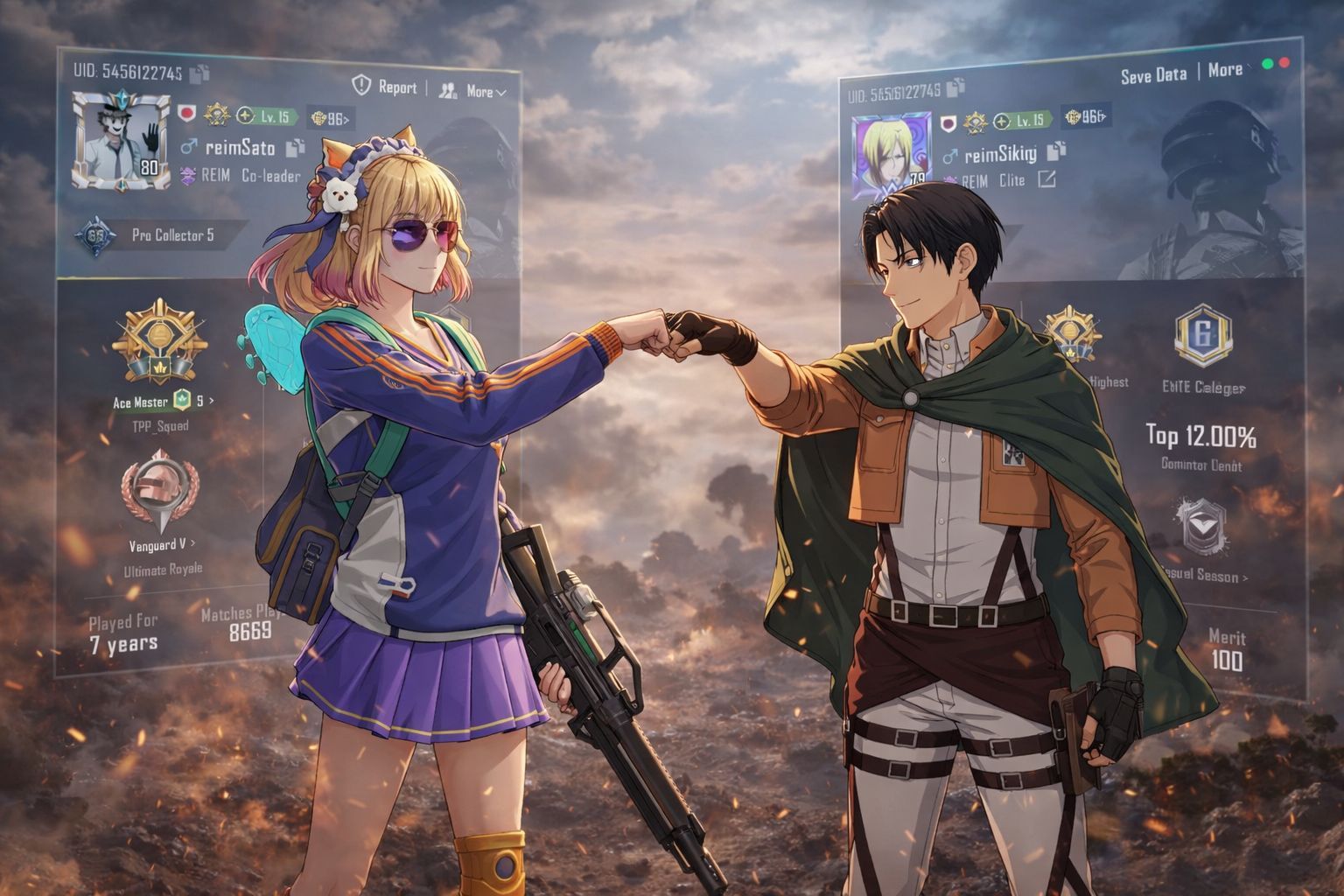Screen dimensions: 1344x896
Task: Select the blue G Elite badge
Action: point(1203,335)
